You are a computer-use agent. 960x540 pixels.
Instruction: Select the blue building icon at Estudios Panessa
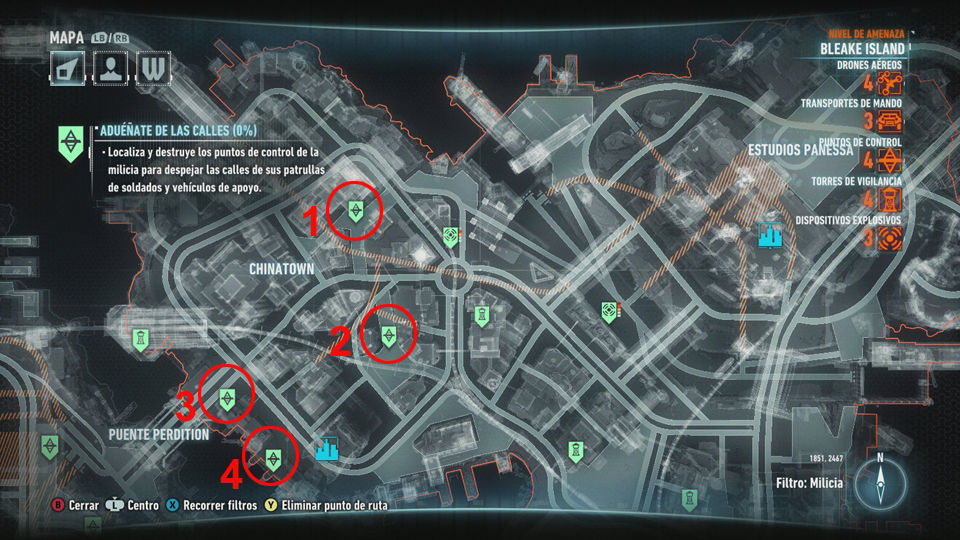click(x=770, y=234)
